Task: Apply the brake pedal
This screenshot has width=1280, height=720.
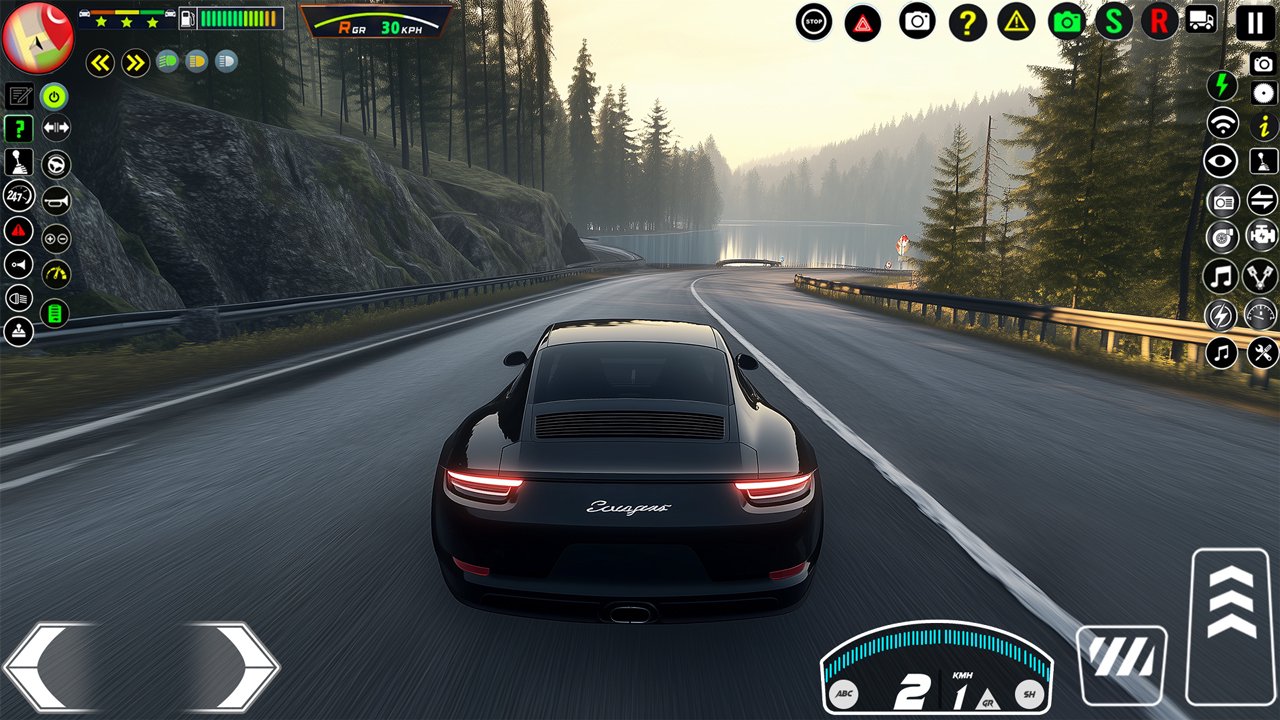Action: 1121,664
